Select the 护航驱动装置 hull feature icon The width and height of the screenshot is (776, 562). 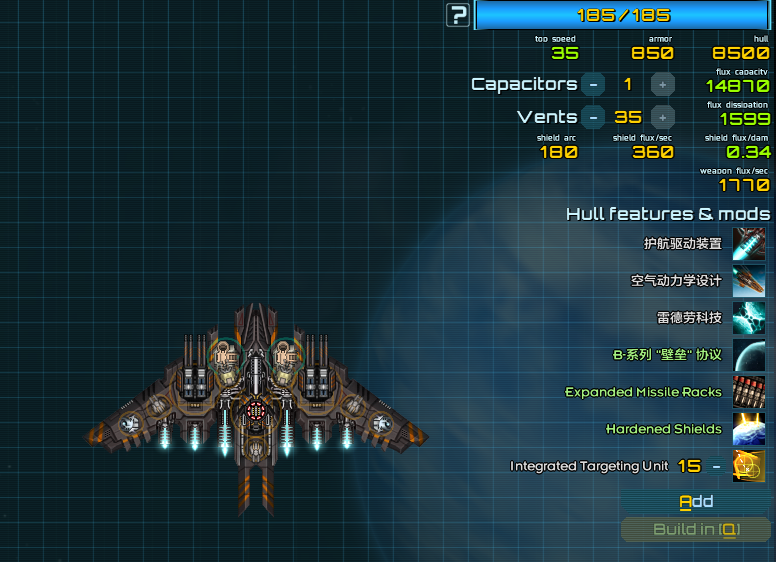tap(749, 244)
